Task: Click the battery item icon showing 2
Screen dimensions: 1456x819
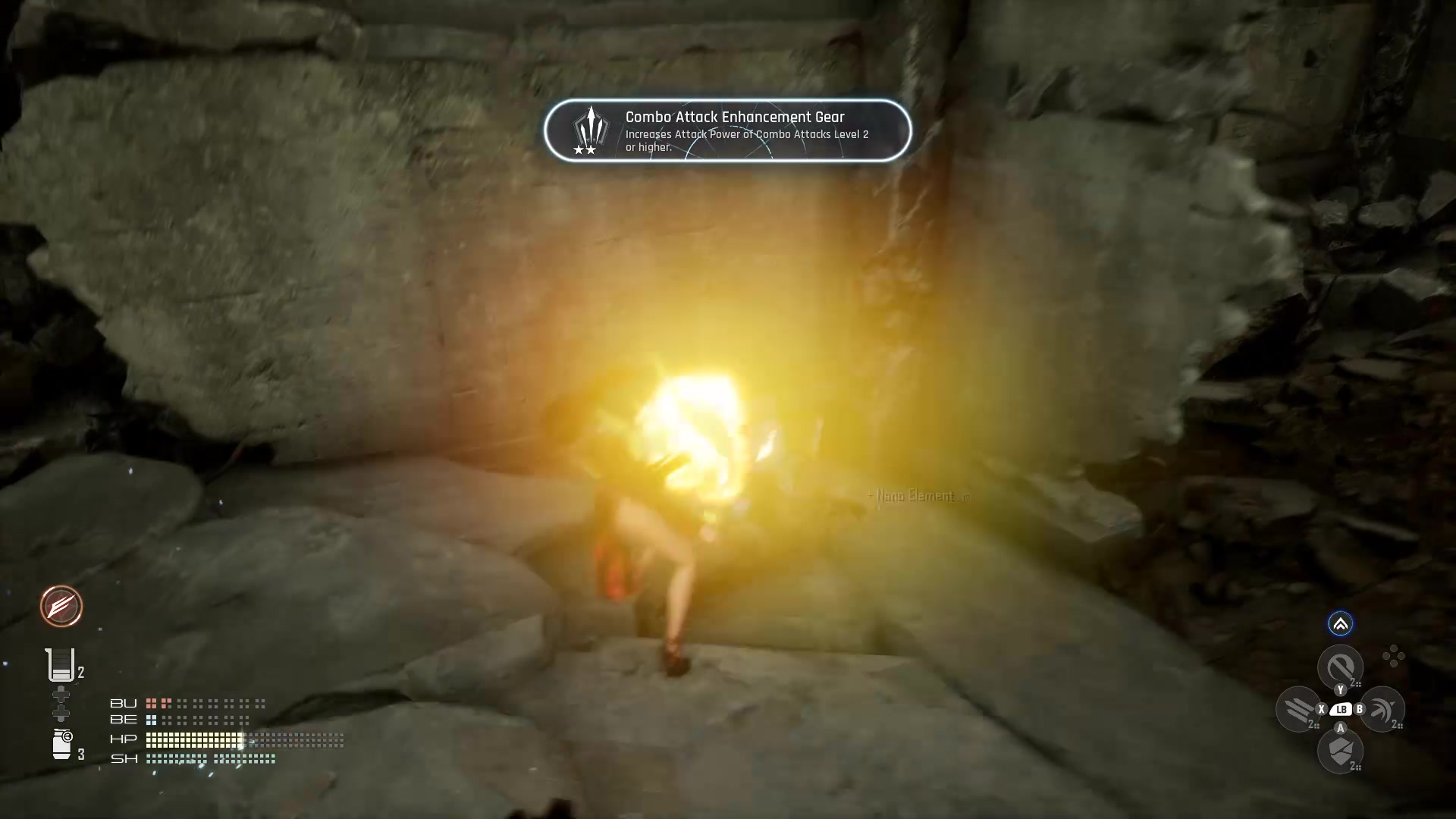Action: click(61, 666)
